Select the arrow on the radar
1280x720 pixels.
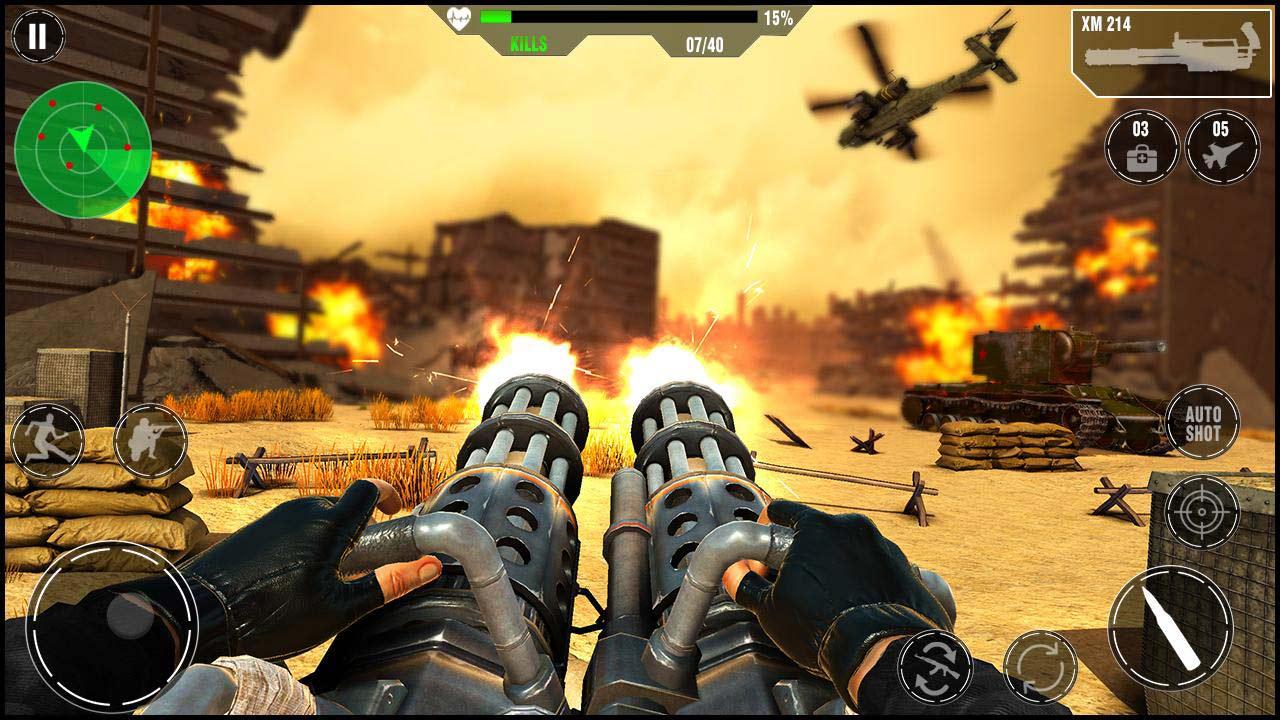click(x=80, y=137)
